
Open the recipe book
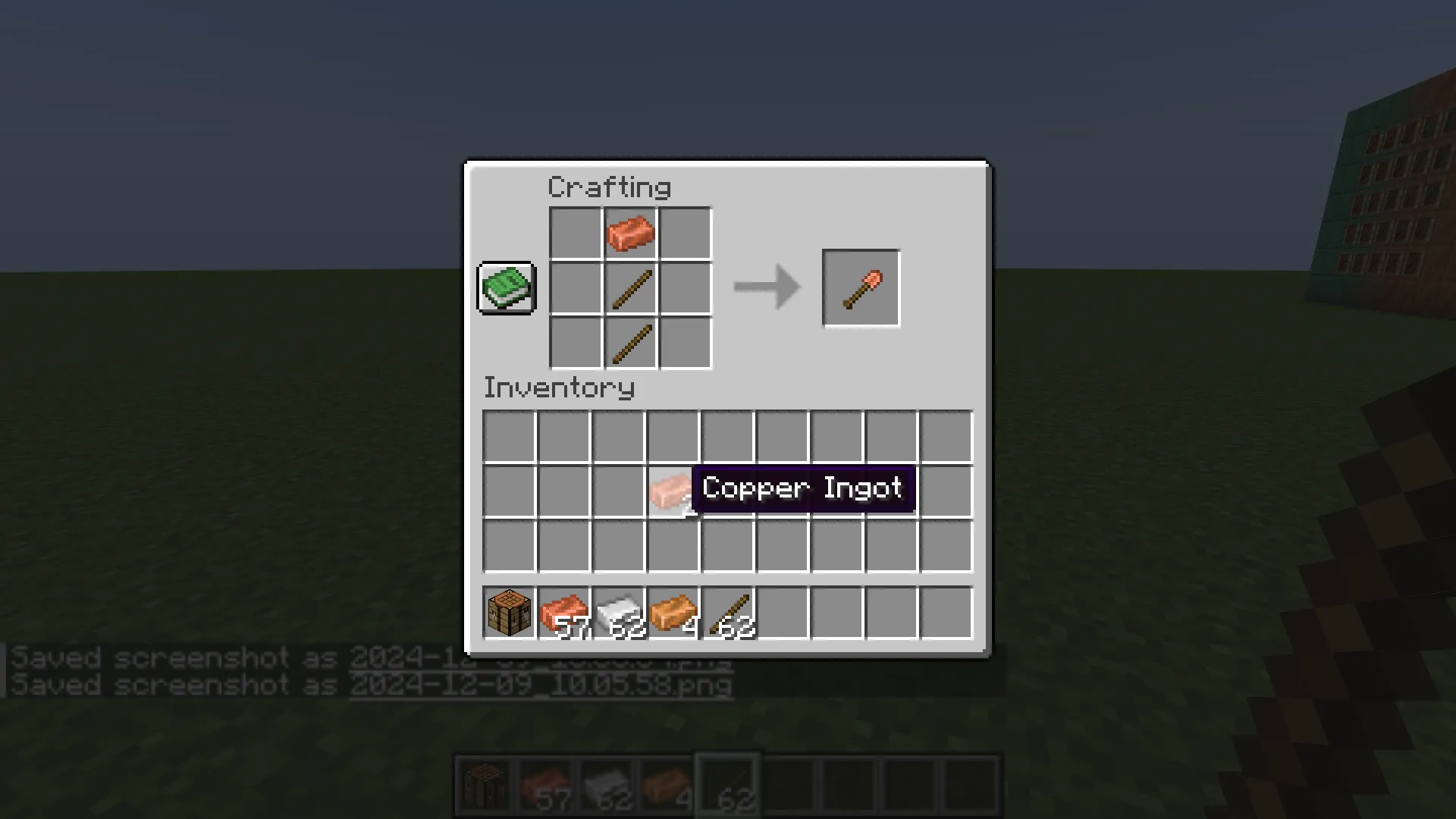505,288
